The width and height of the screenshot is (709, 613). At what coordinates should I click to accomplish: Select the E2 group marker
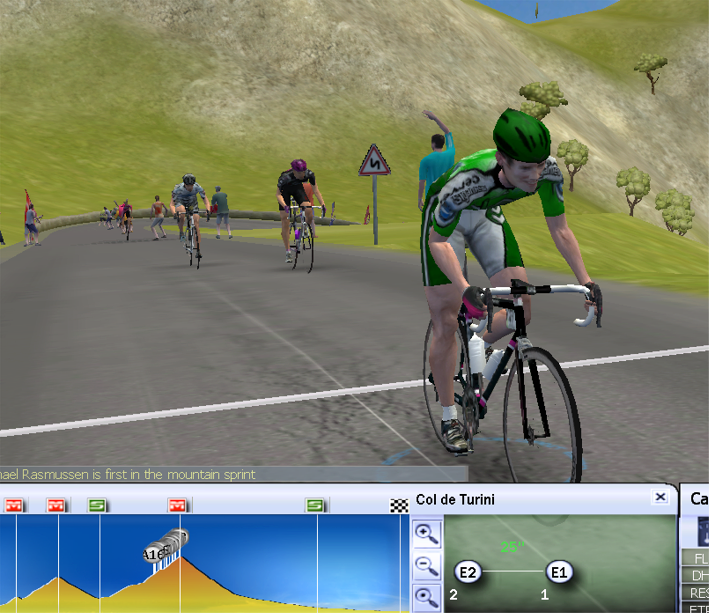coord(469,572)
